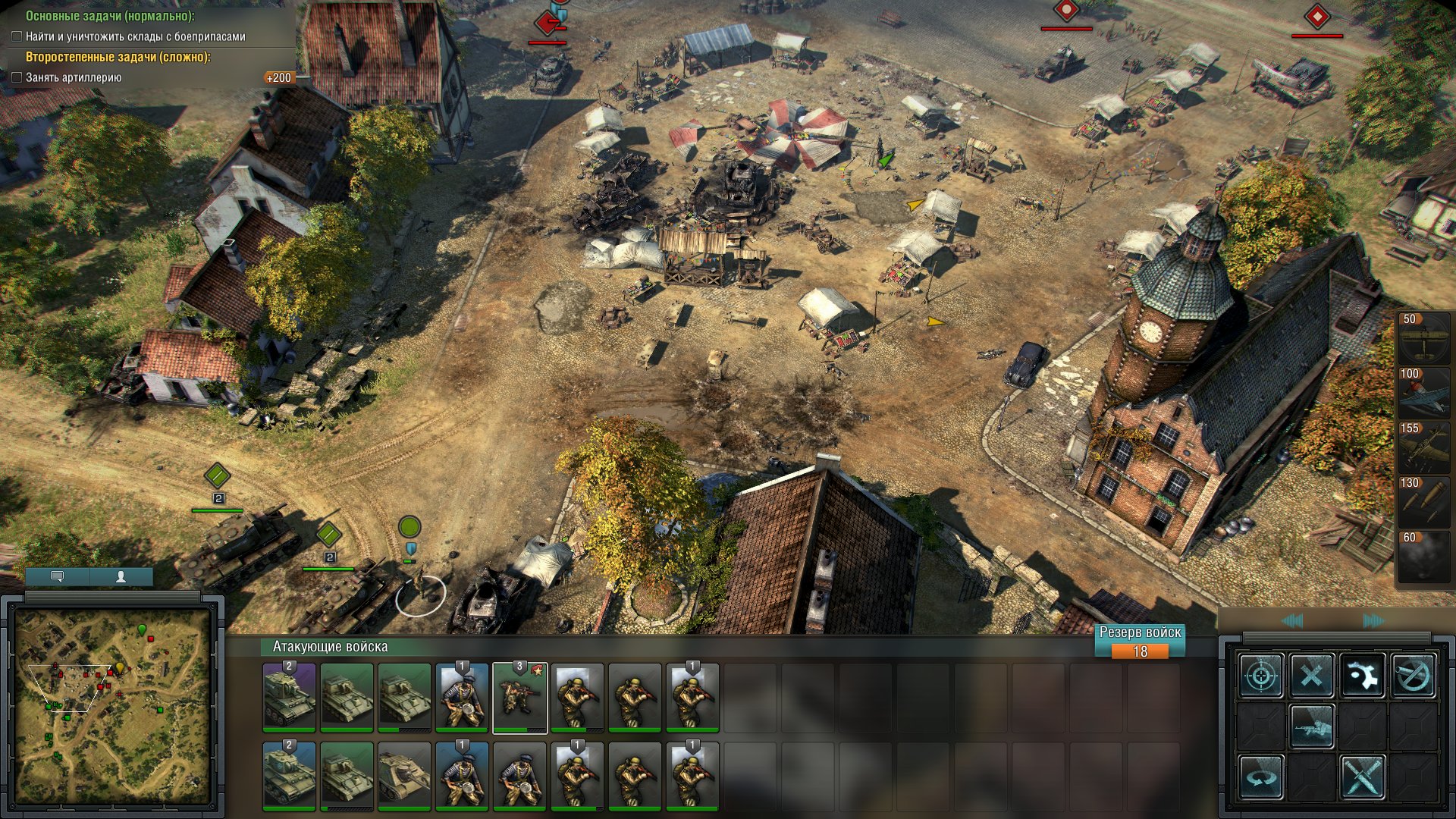
Task: Open the player silhouette tab
Action: tap(121, 577)
